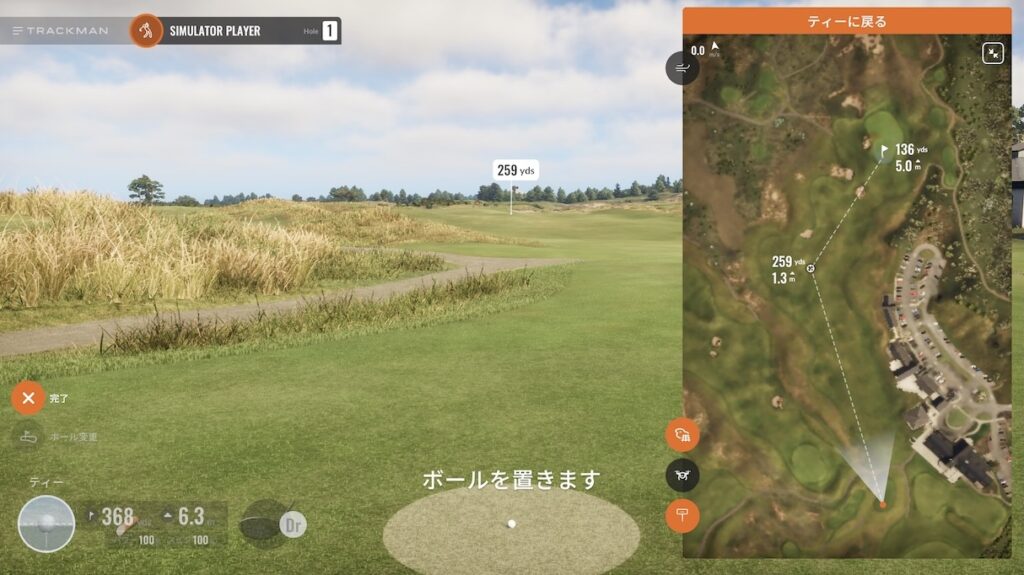Toggle the wind indicator button

[682, 68]
